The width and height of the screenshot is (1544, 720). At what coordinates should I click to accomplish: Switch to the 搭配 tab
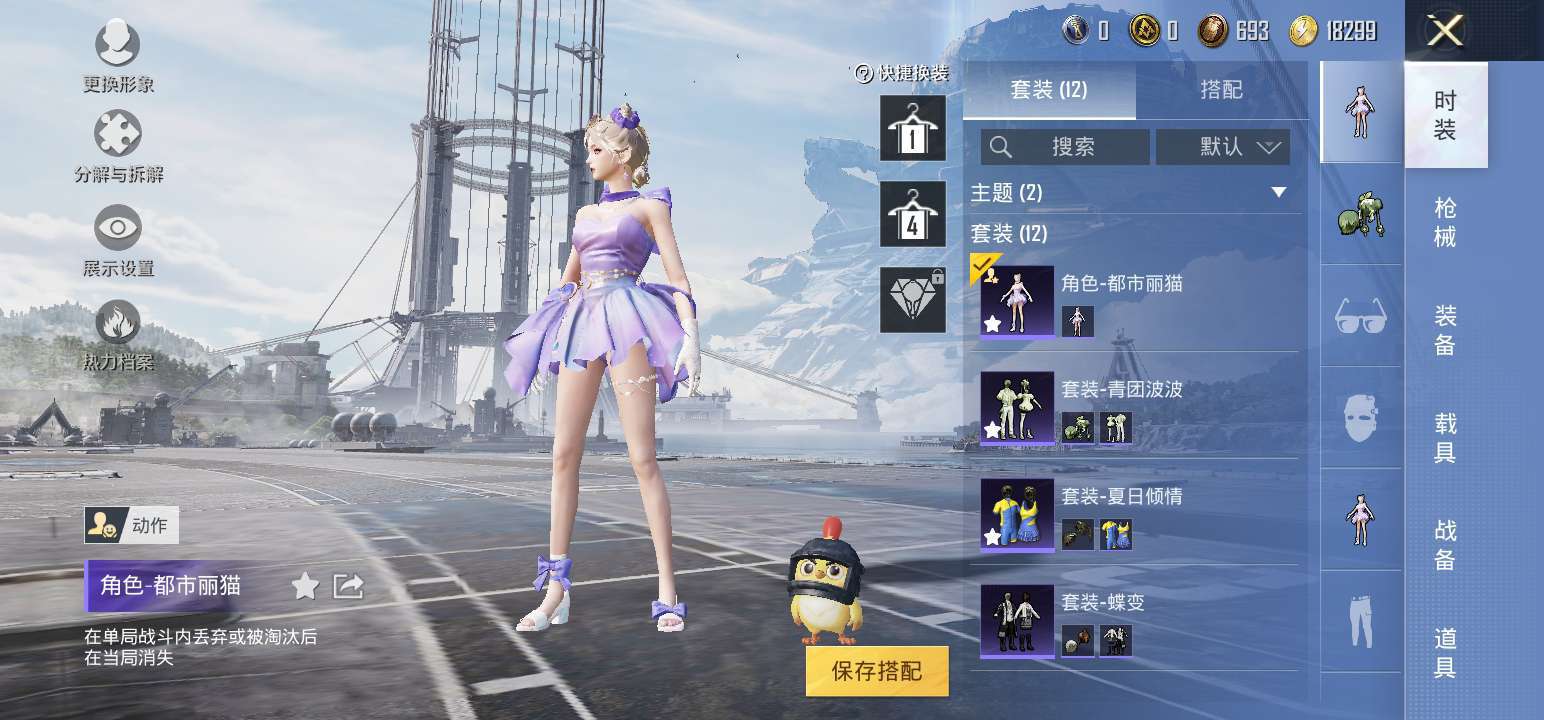1221,90
